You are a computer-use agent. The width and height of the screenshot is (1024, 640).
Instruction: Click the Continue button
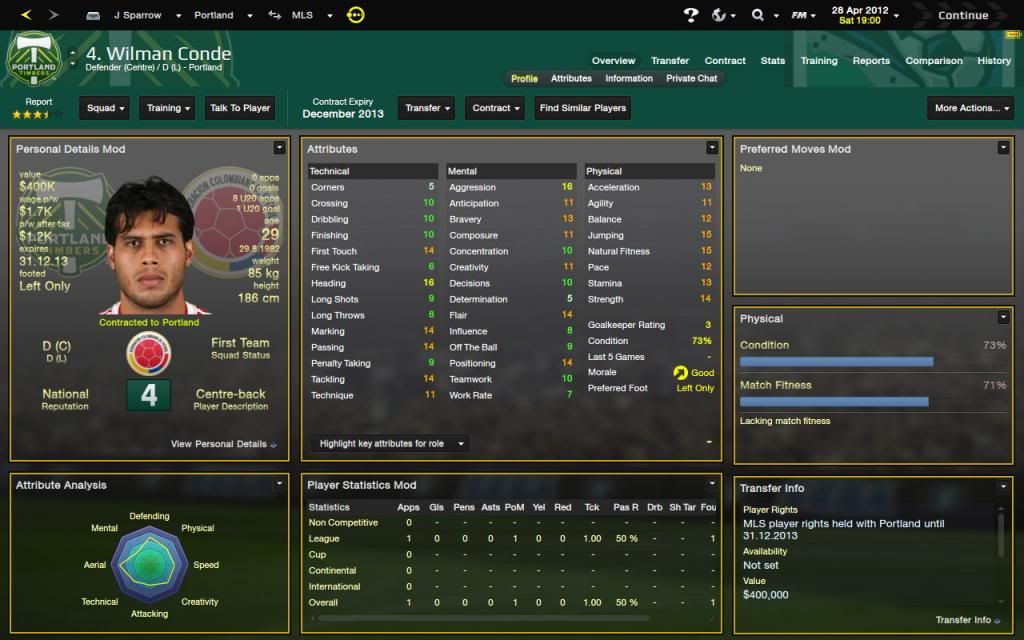point(963,15)
